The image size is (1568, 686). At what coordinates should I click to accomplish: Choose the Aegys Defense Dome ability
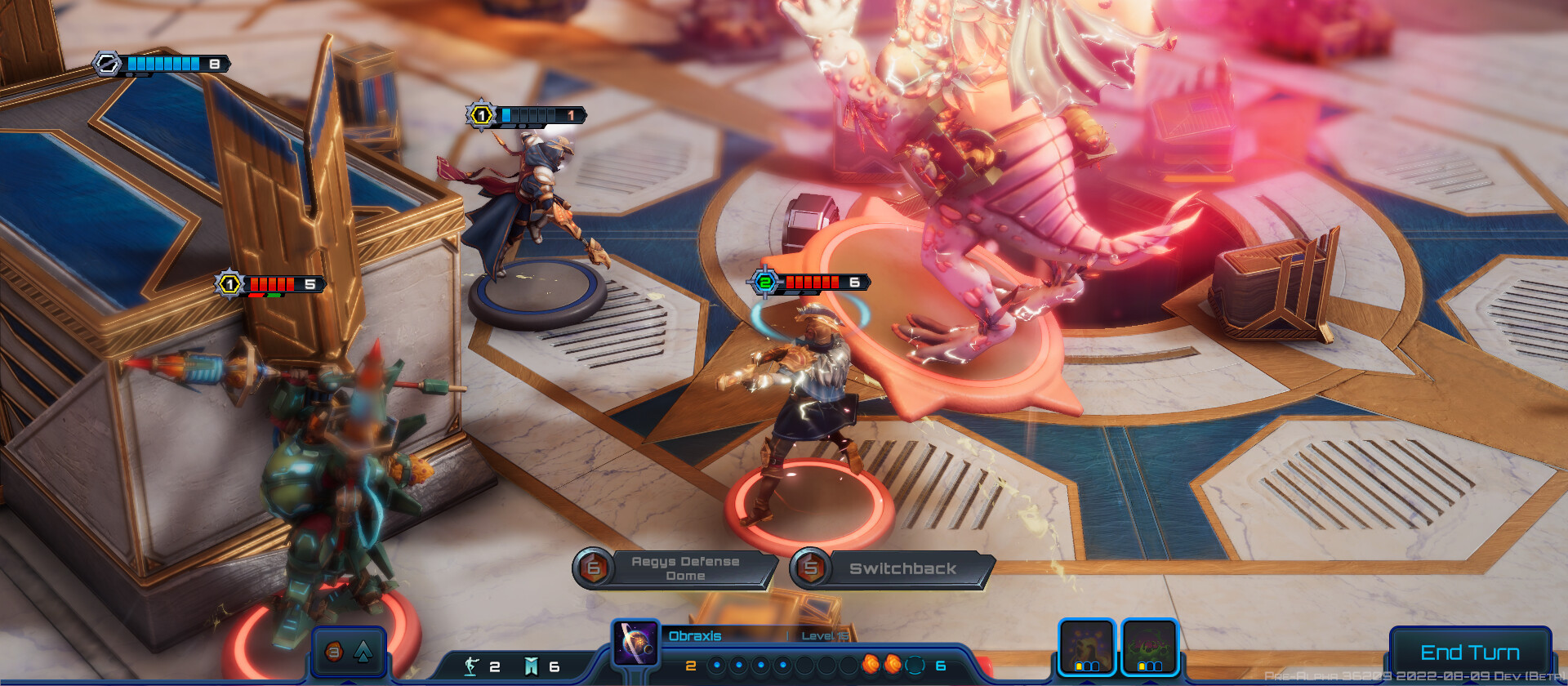click(x=684, y=568)
